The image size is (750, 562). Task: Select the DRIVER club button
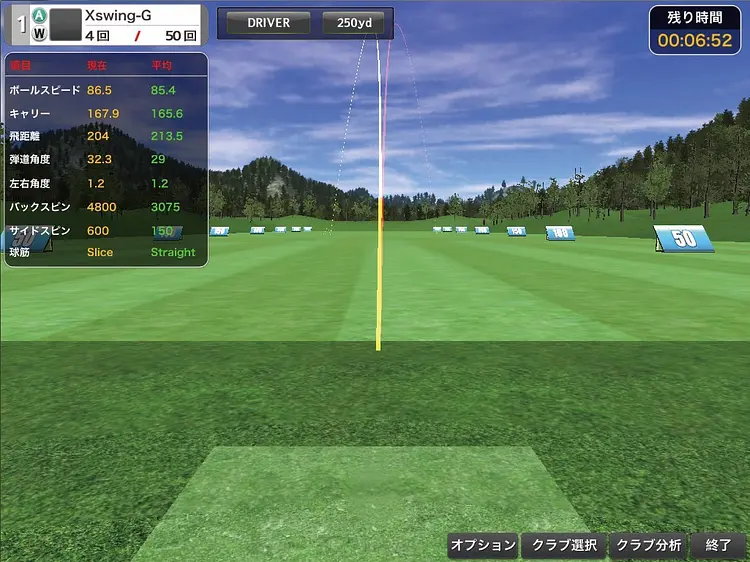point(268,23)
